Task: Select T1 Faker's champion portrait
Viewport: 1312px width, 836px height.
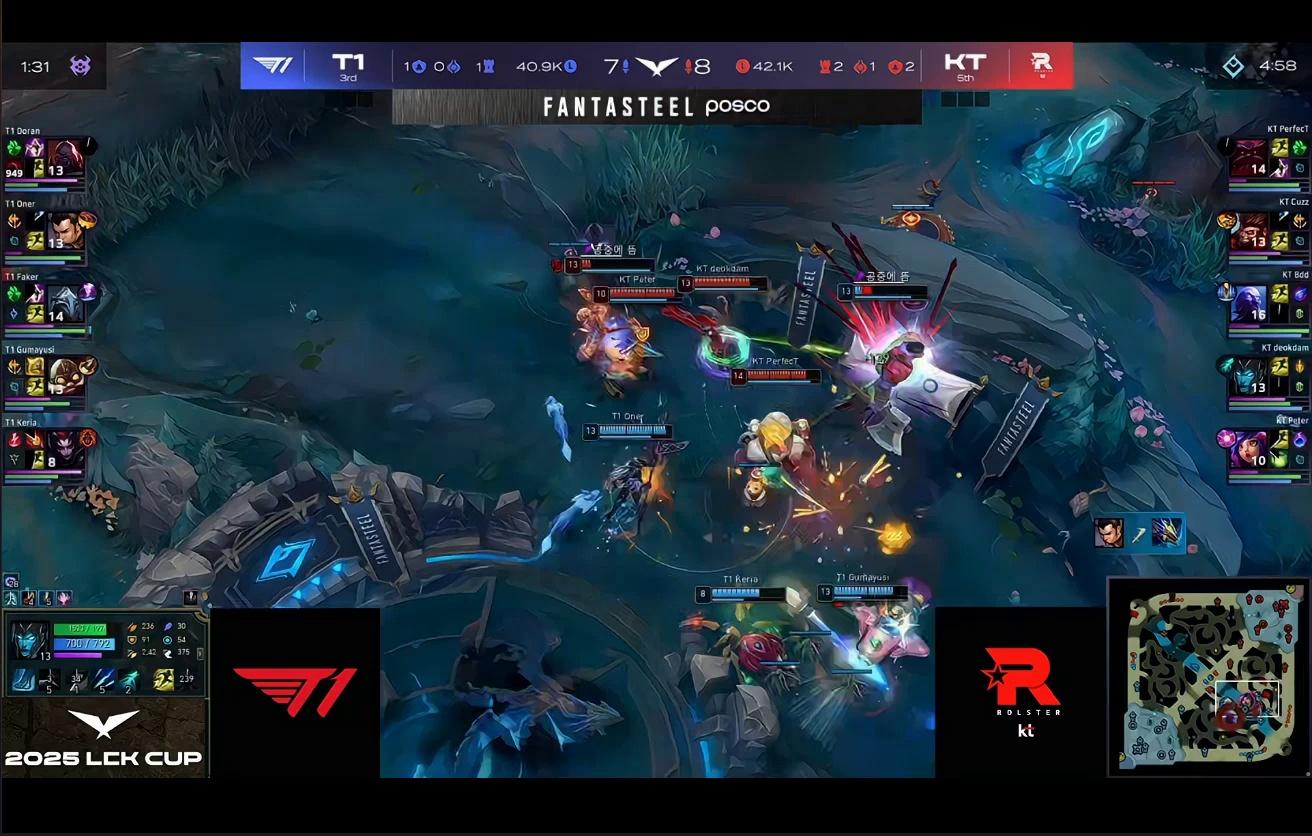Action: coord(63,302)
